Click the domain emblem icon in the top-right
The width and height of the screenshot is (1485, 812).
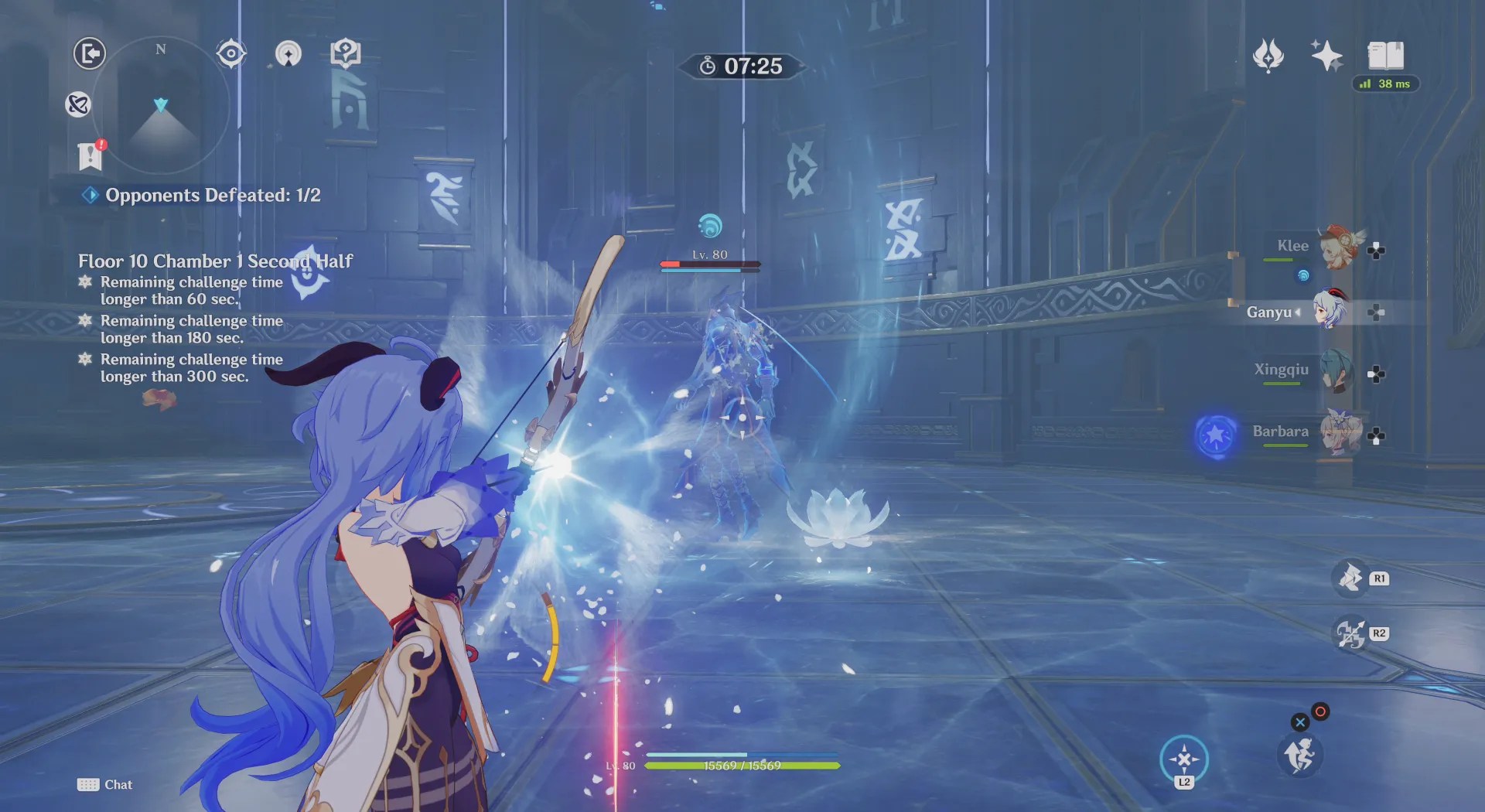coord(1267,56)
